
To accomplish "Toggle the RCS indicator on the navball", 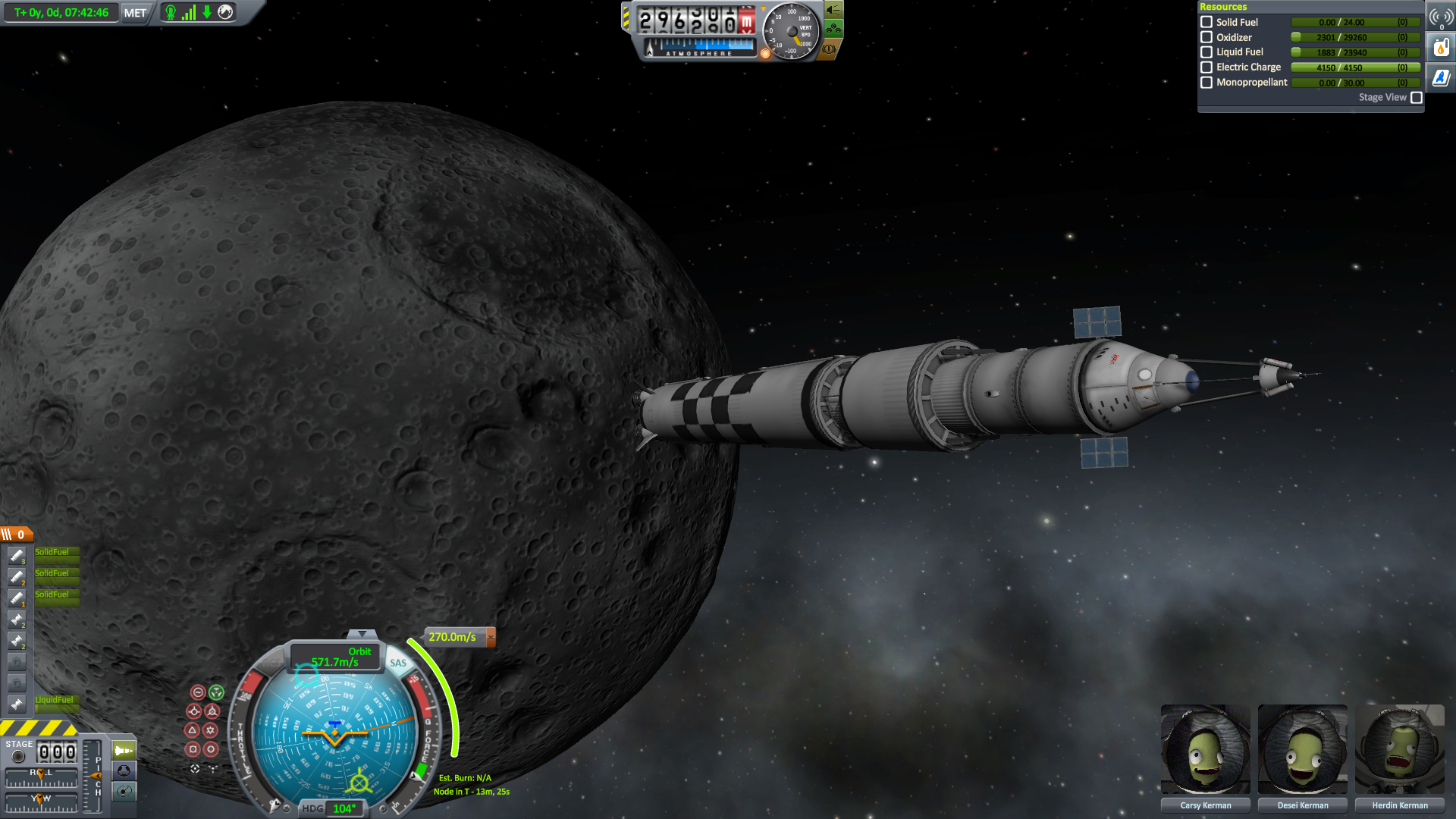I will click(271, 663).
